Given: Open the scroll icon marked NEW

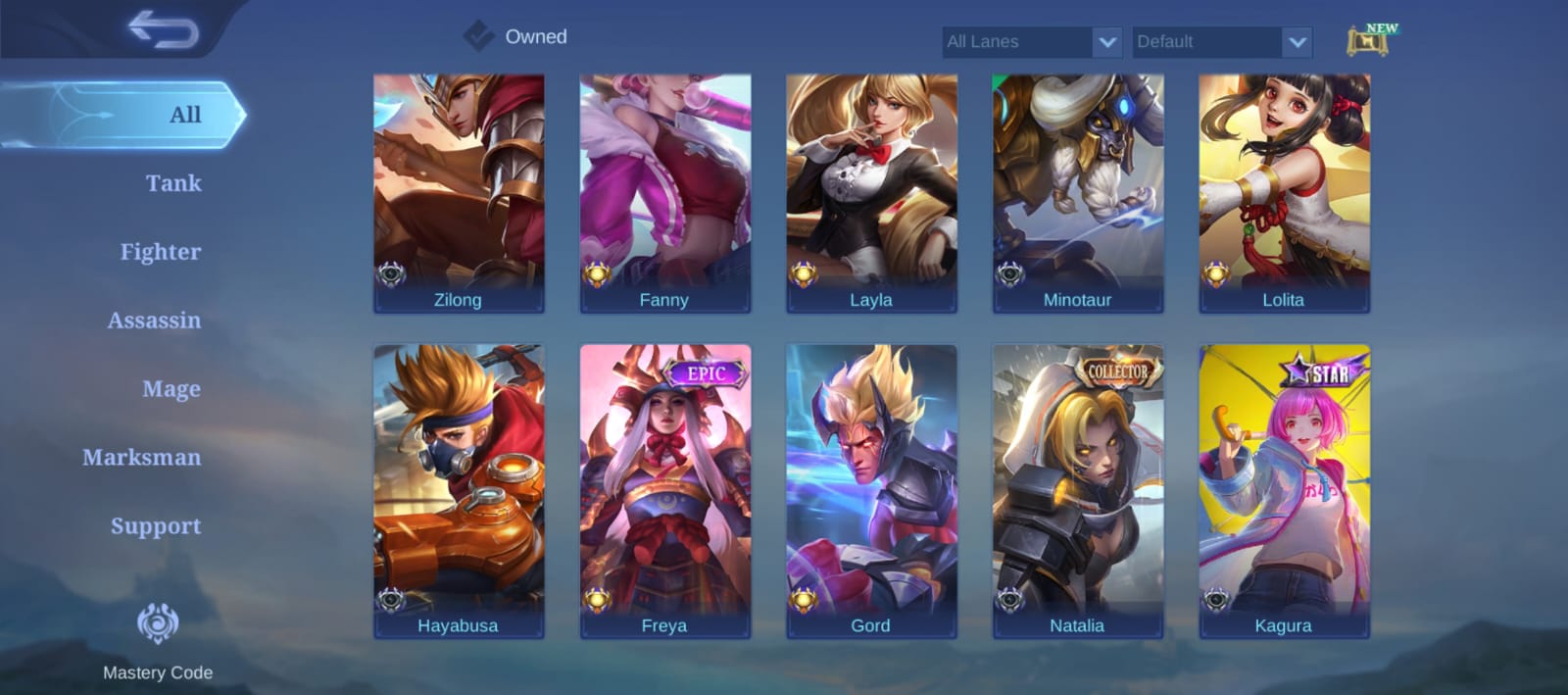Looking at the screenshot, I should [1370, 41].
